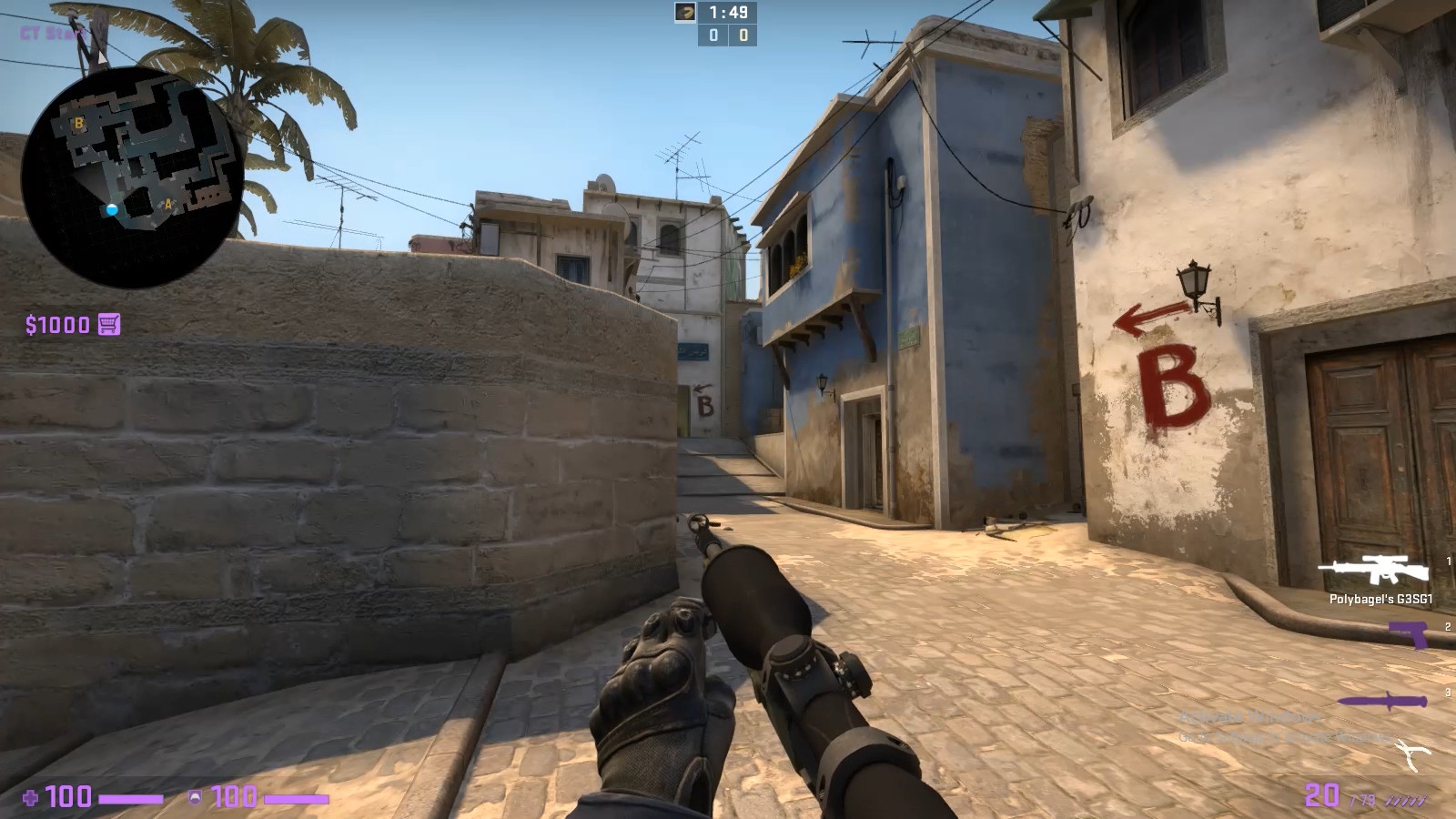Click the health cross icon bottom left
This screenshot has height=819, width=1456.
coord(29,797)
